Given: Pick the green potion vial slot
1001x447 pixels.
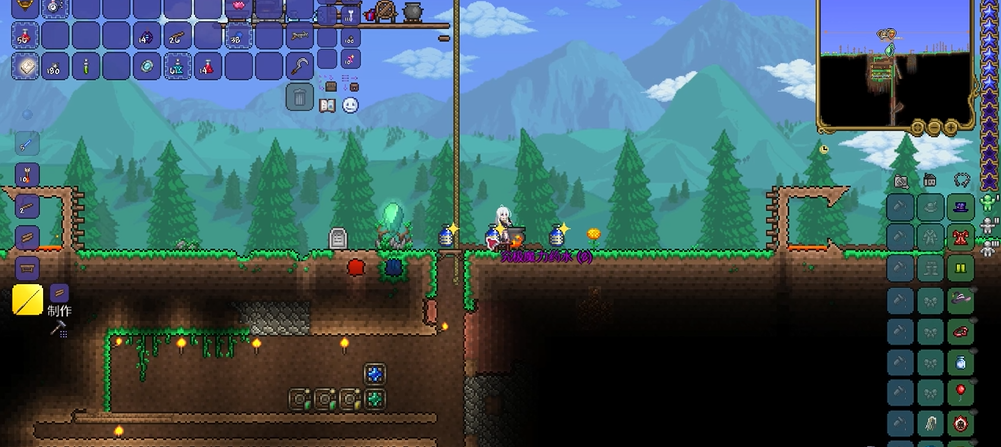Looking at the screenshot, I should [x=86, y=66].
